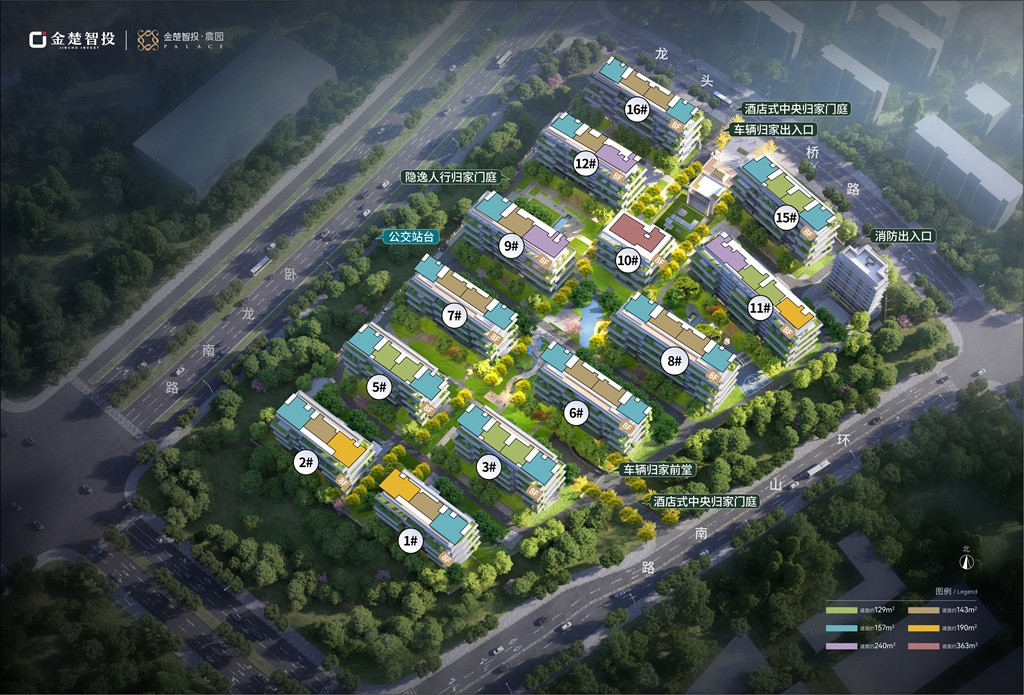Choose the building 8# marker

[x=675, y=361]
